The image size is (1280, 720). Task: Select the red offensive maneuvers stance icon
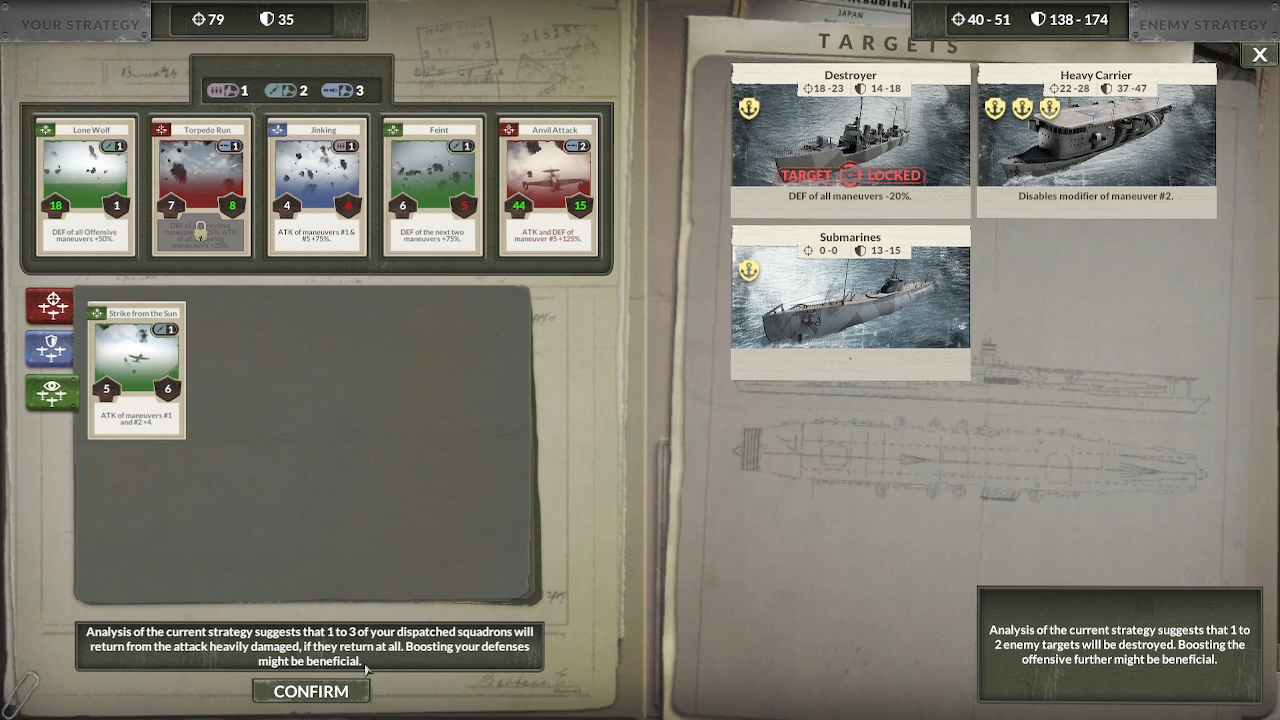click(49, 306)
